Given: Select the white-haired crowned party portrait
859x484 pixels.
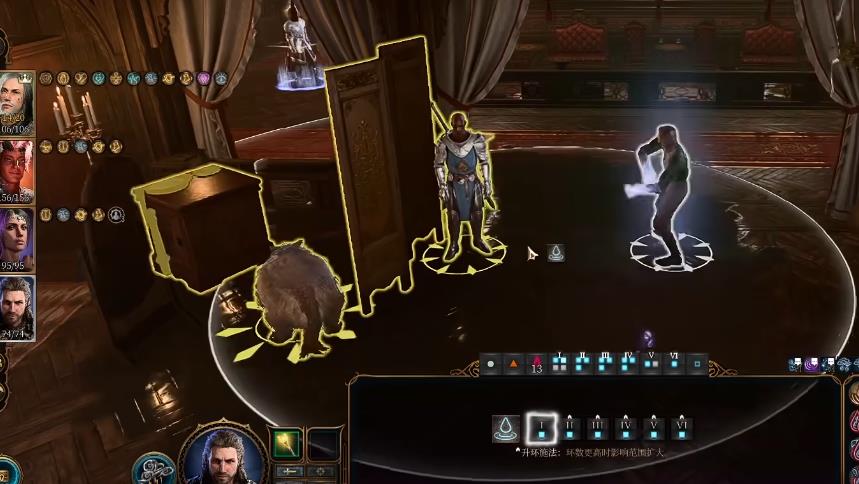Looking at the screenshot, I should pyautogui.click(x=17, y=102).
